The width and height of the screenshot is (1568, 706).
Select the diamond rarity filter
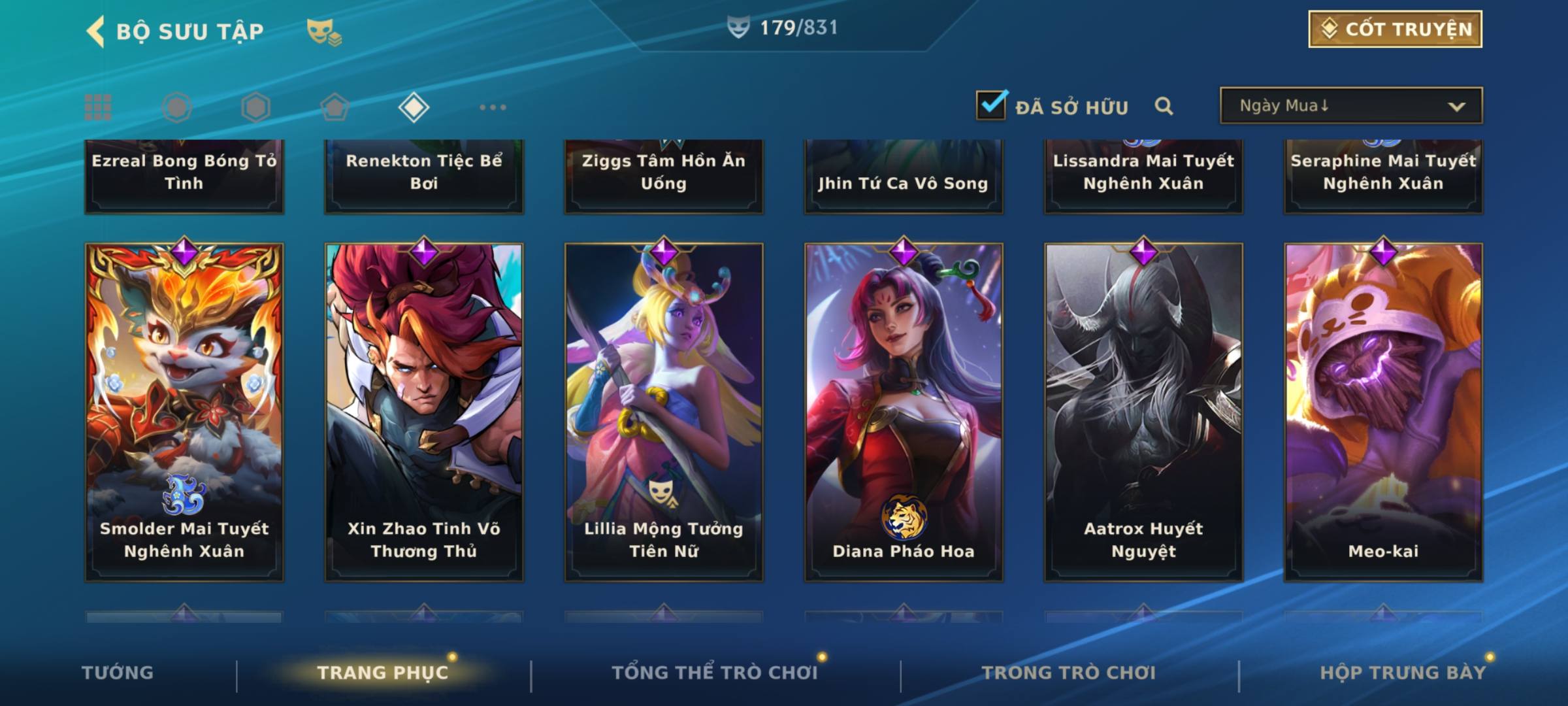click(x=414, y=107)
